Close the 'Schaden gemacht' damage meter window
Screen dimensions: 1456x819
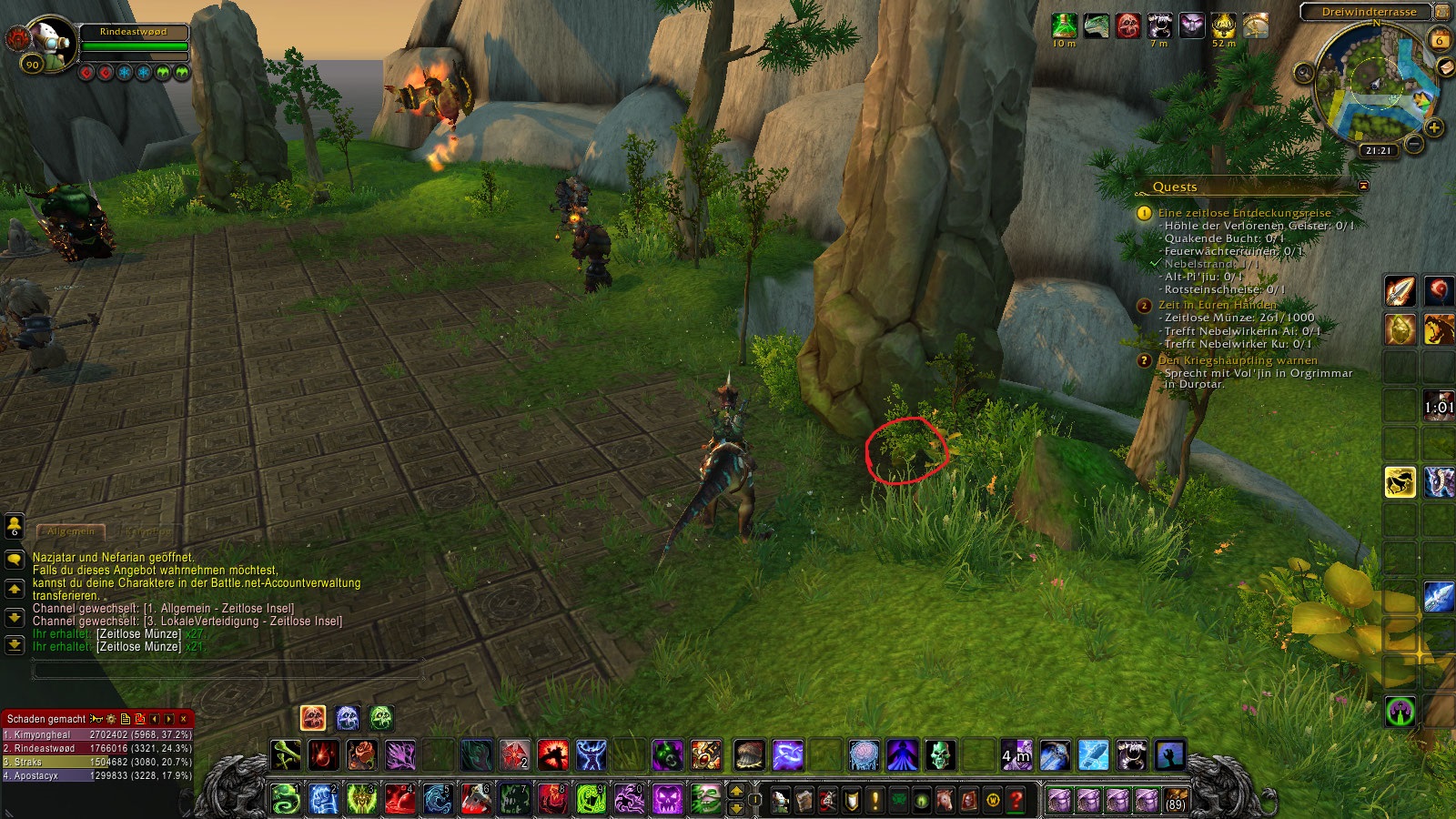coord(184,719)
